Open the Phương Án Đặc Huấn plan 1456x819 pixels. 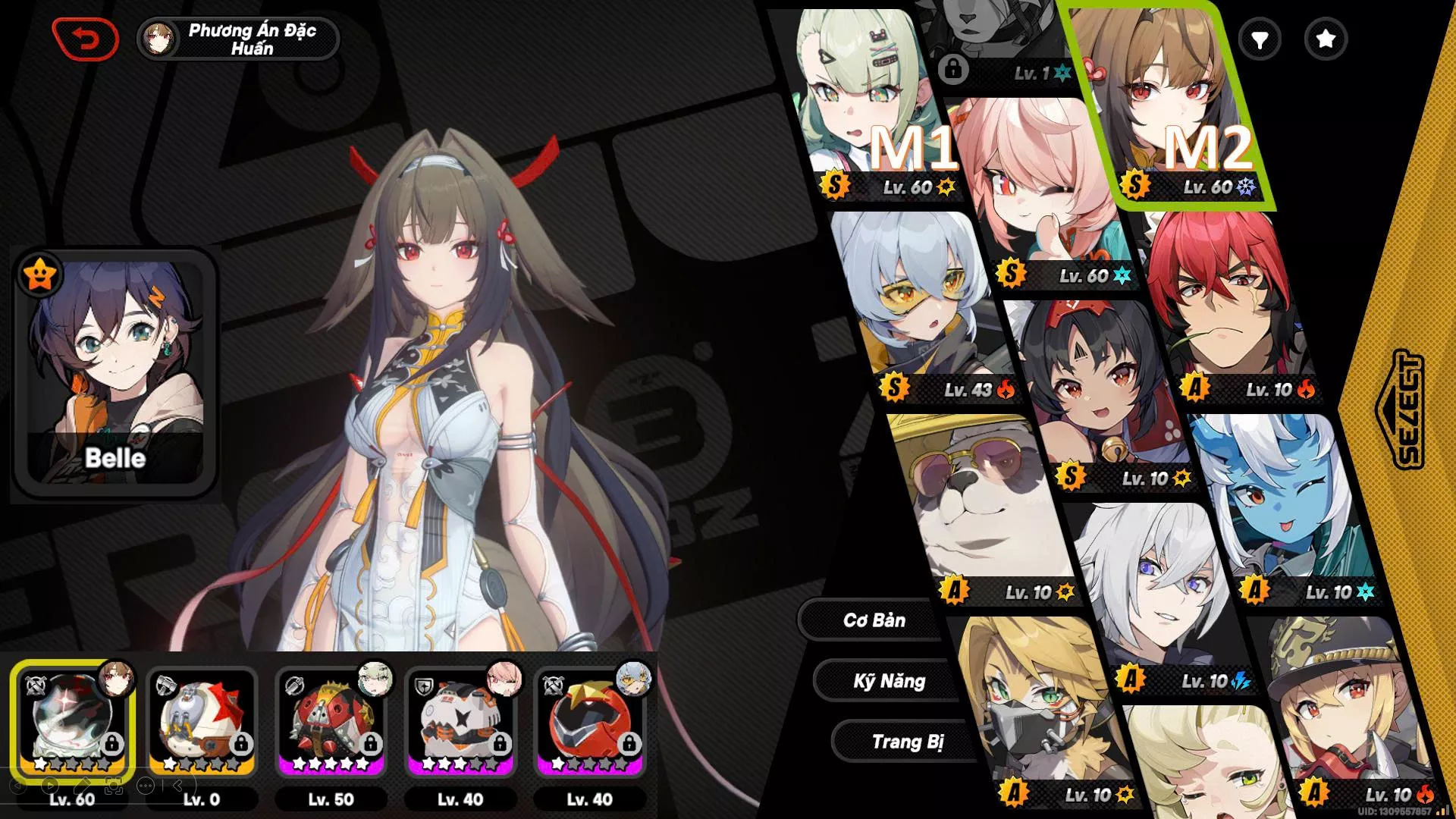pos(238,39)
